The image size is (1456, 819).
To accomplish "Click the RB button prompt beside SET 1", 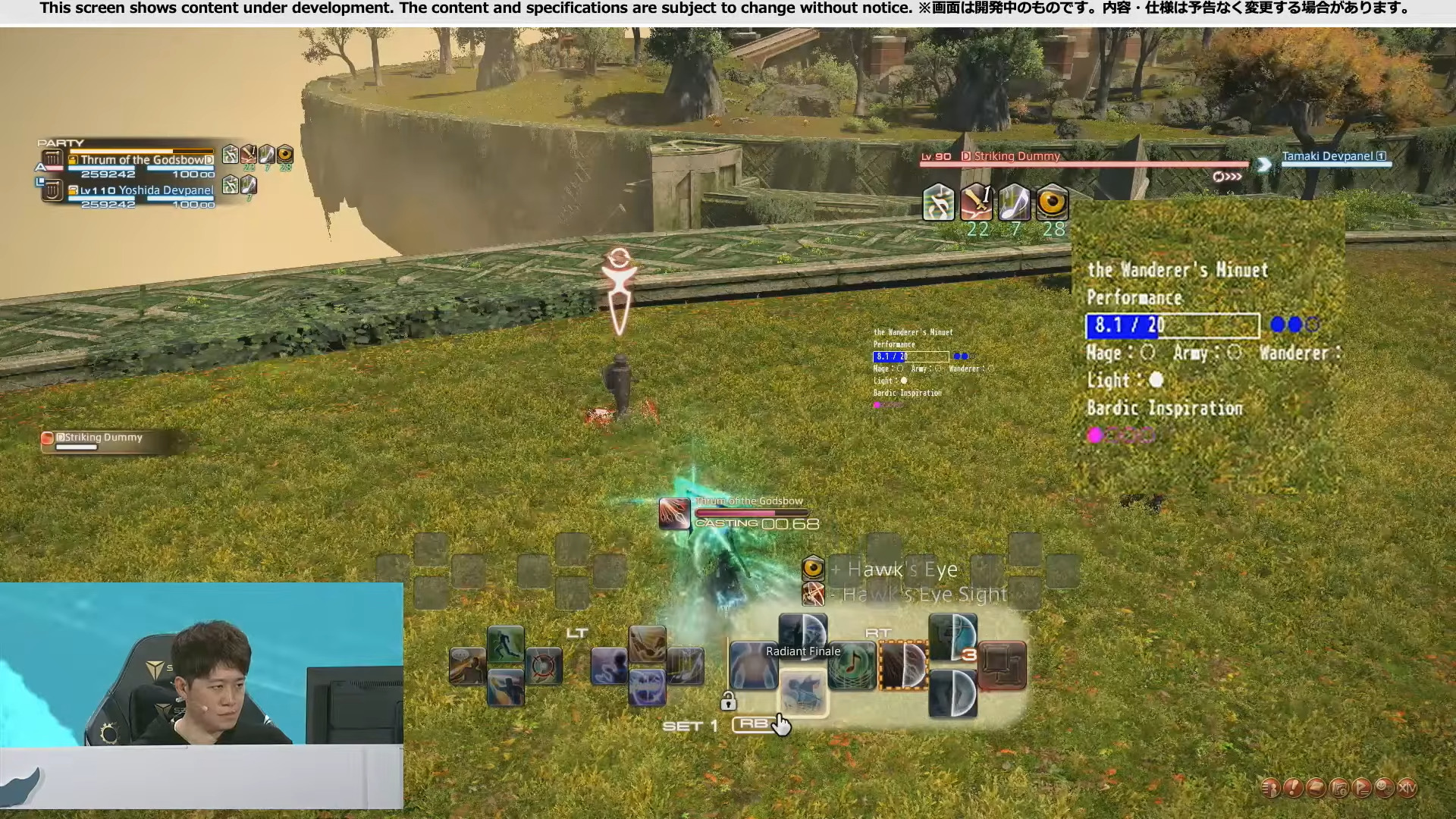I will (754, 725).
